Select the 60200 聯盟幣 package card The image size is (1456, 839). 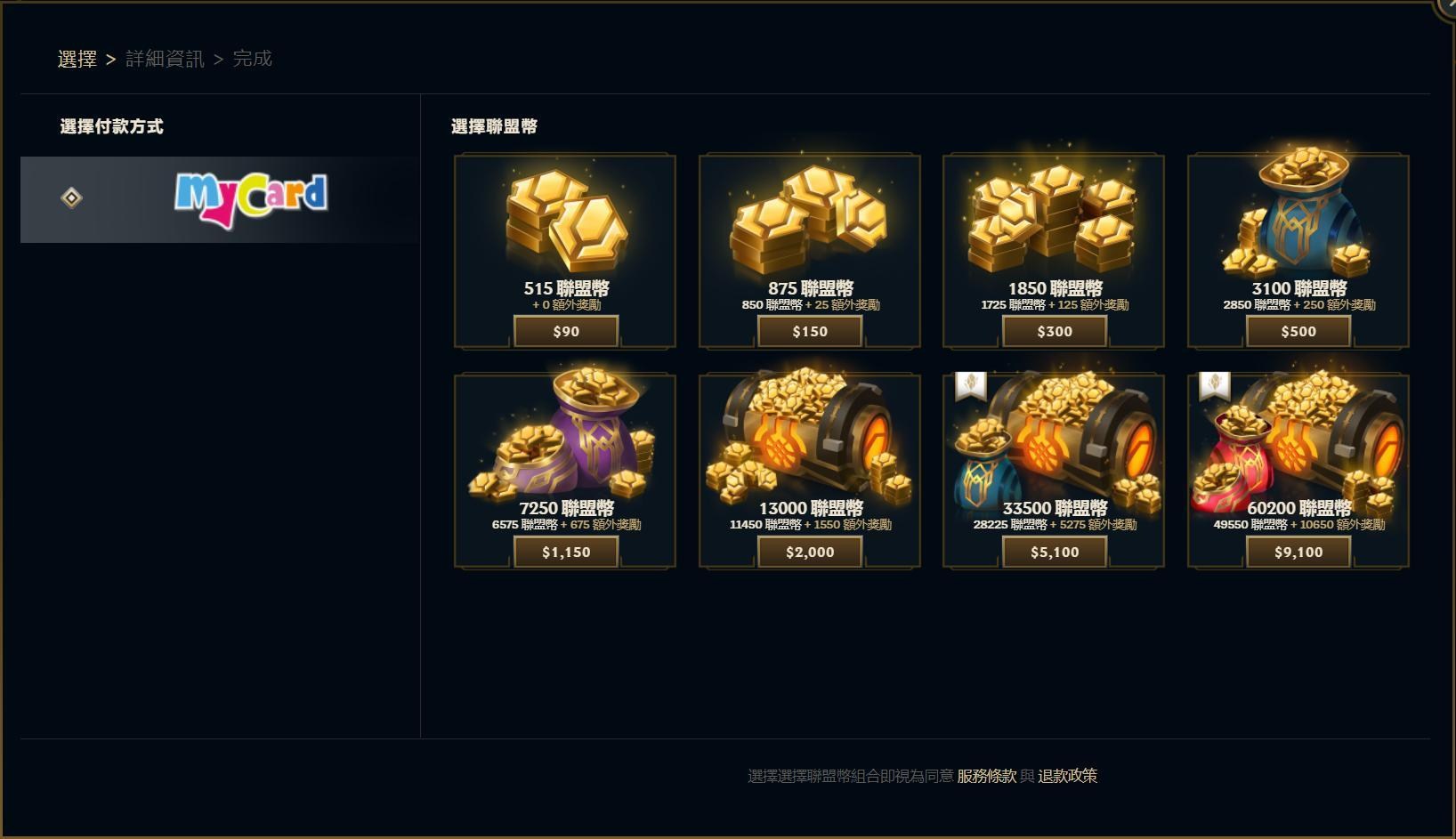pyautogui.click(x=1298, y=472)
